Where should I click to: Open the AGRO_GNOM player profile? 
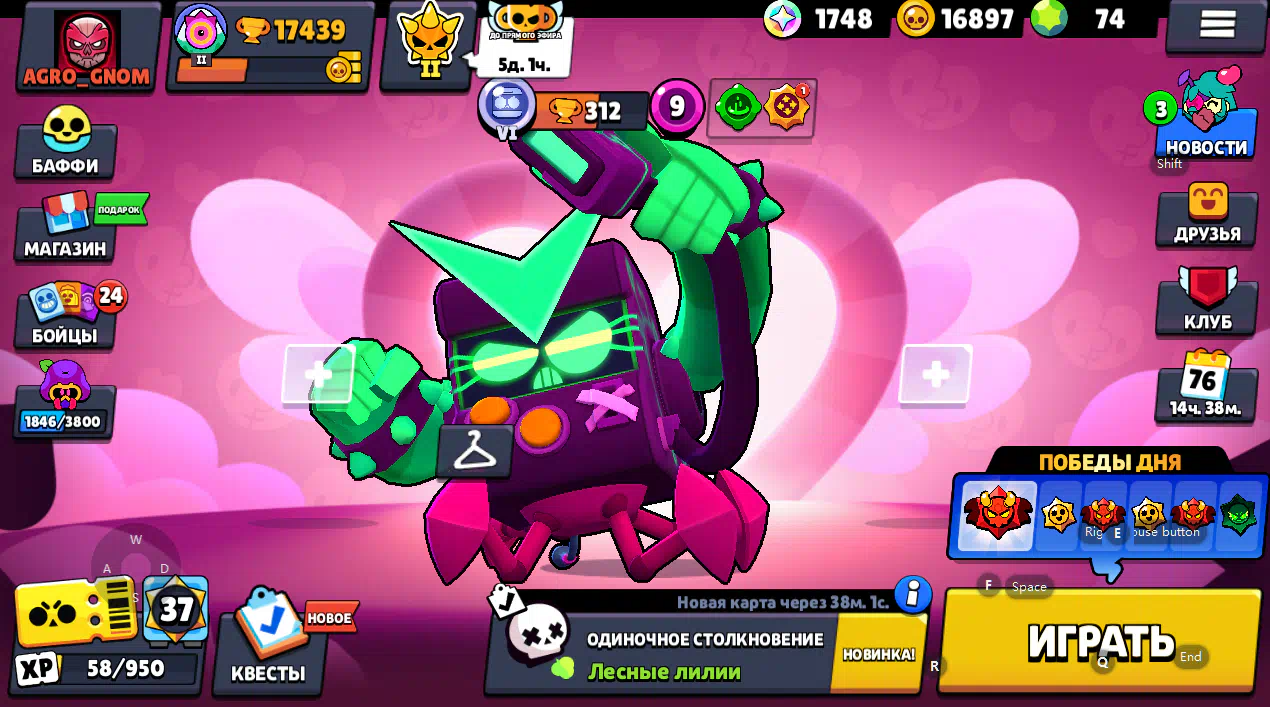(88, 48)
